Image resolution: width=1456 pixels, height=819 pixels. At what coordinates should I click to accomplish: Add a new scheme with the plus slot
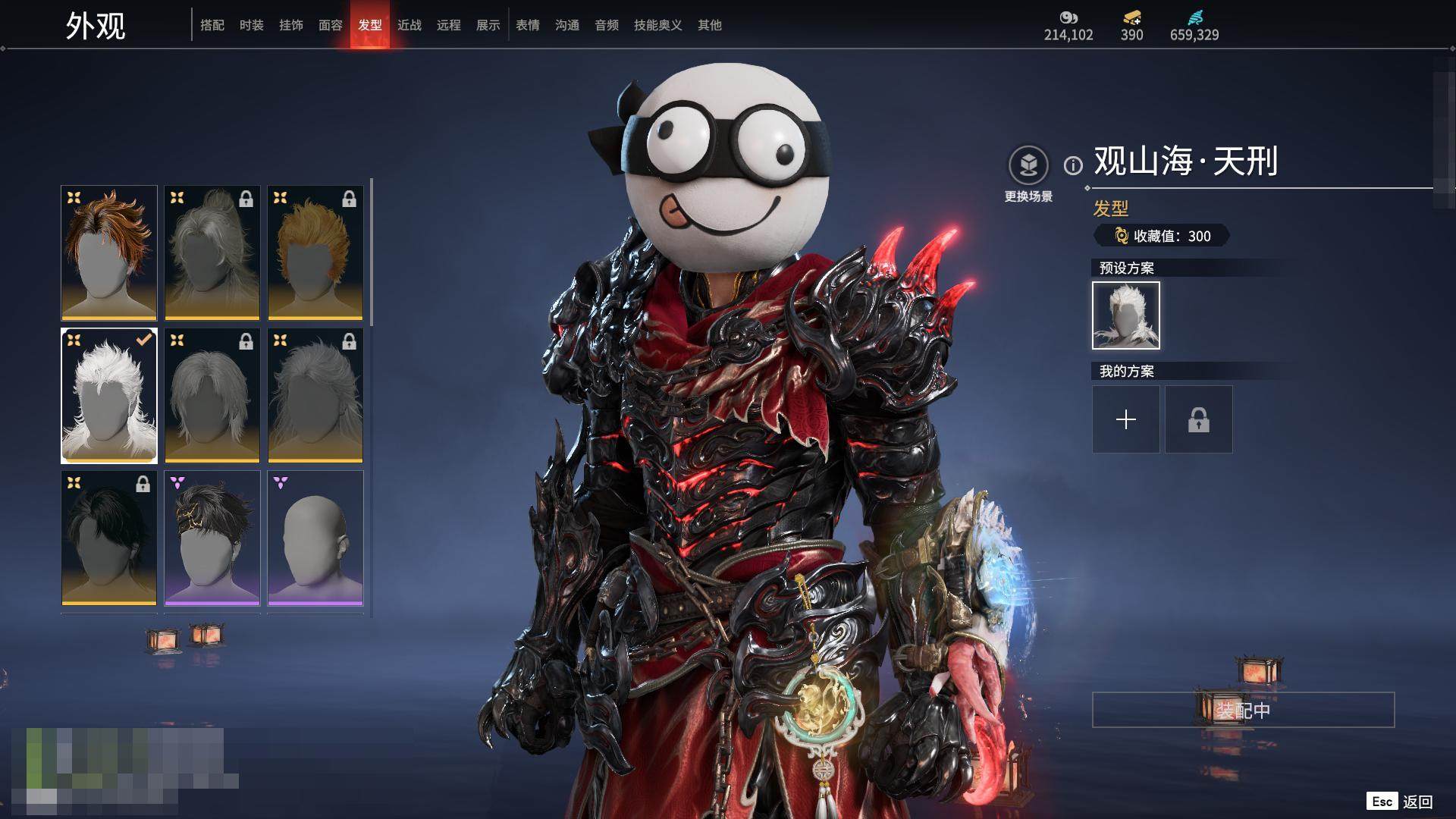(1126, 419)
